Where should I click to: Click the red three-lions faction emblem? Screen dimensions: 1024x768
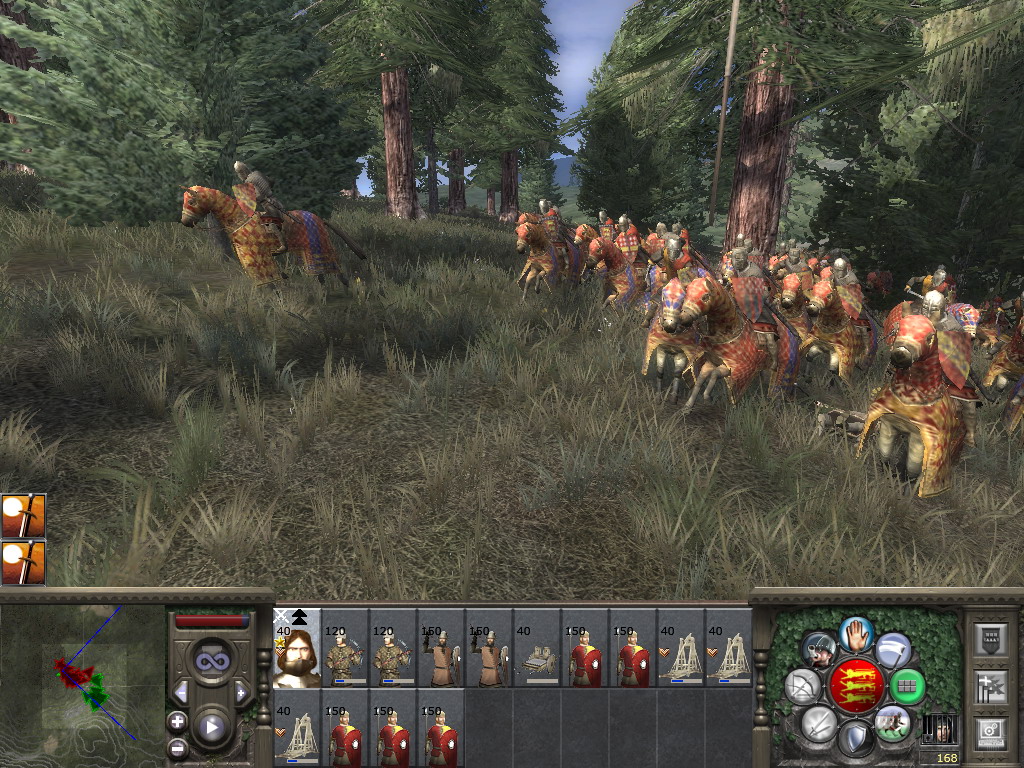(855, 686)
